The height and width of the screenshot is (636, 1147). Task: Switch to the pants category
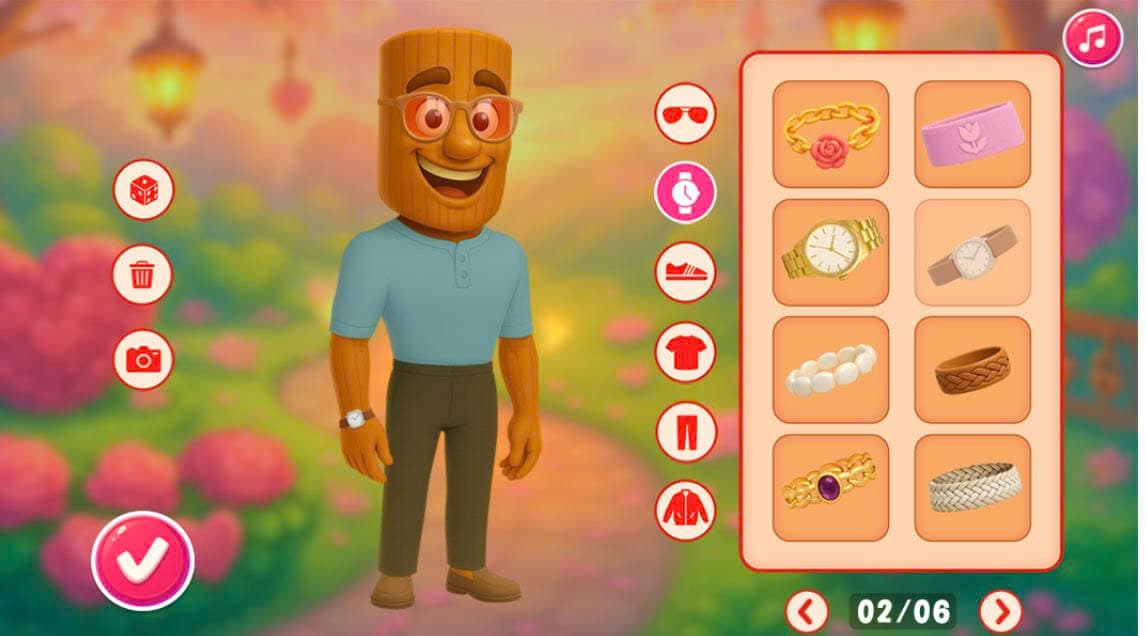tap(685, 431)
